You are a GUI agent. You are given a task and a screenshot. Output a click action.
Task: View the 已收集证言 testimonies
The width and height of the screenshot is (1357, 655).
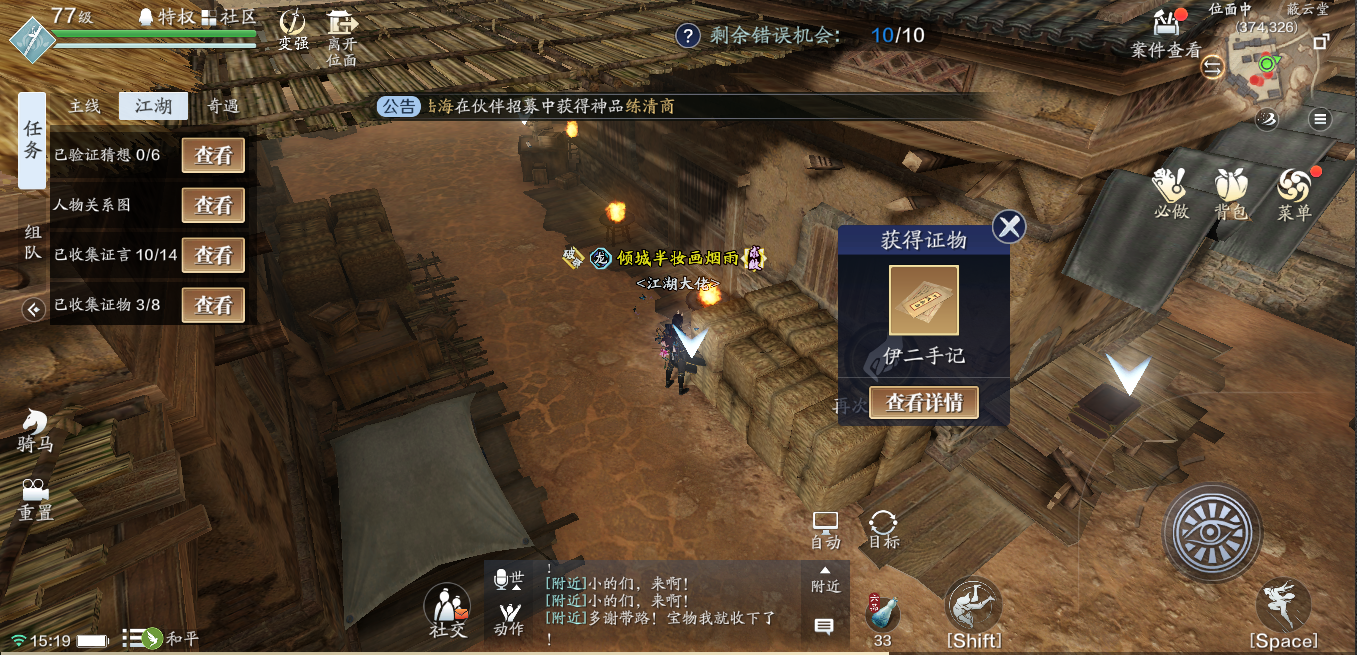point(213,255)
